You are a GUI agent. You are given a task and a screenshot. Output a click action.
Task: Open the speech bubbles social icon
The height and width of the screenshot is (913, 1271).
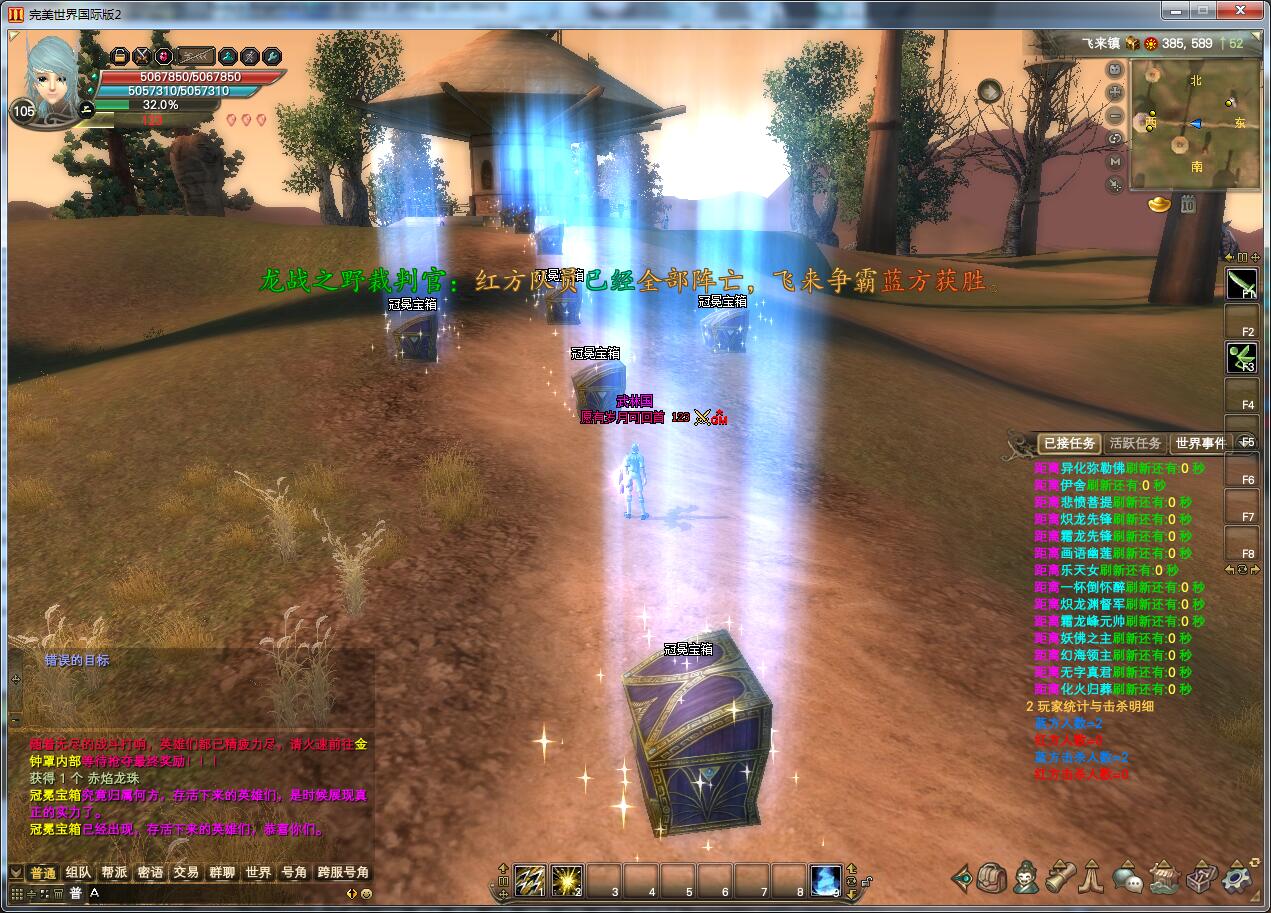point(1127,879)
